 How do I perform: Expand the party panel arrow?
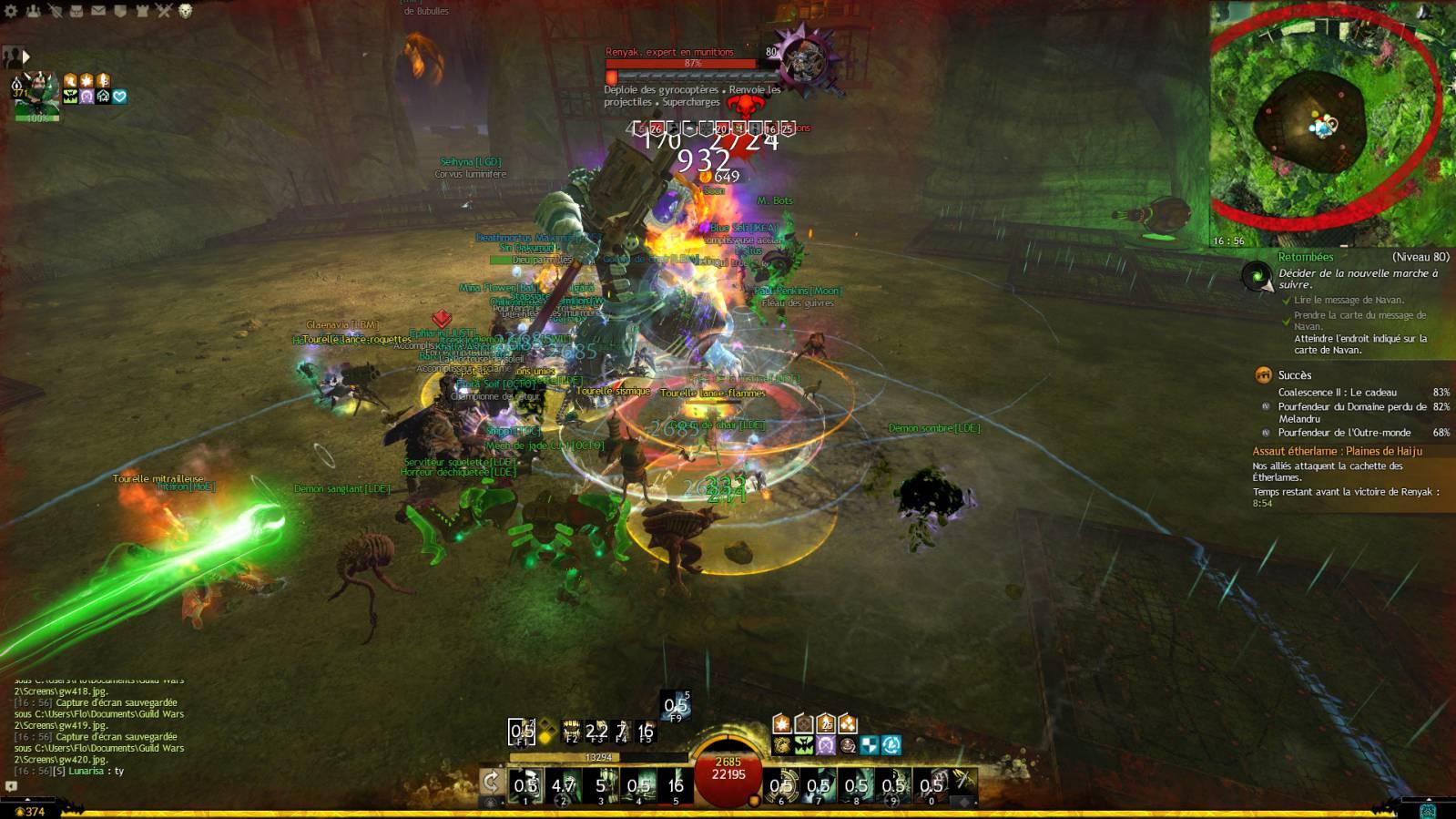click(26, 56)
